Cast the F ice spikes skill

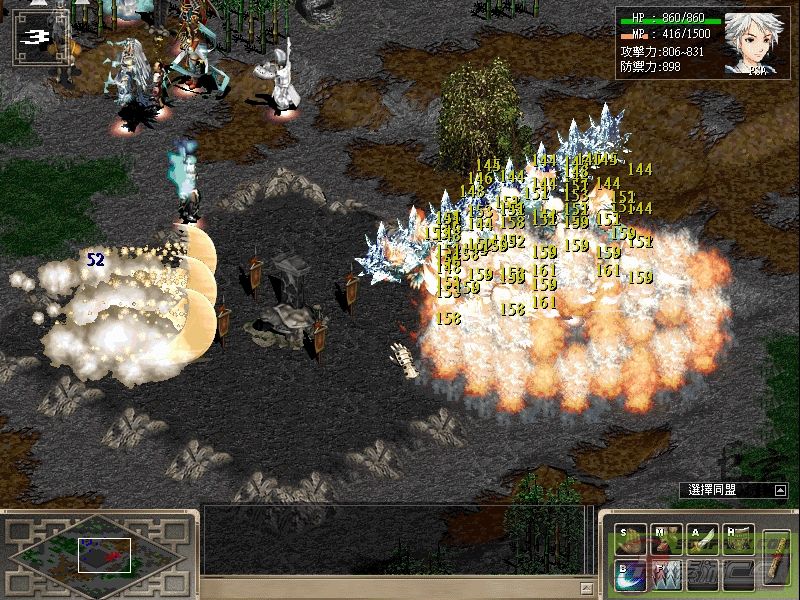[x=667, y=575]
